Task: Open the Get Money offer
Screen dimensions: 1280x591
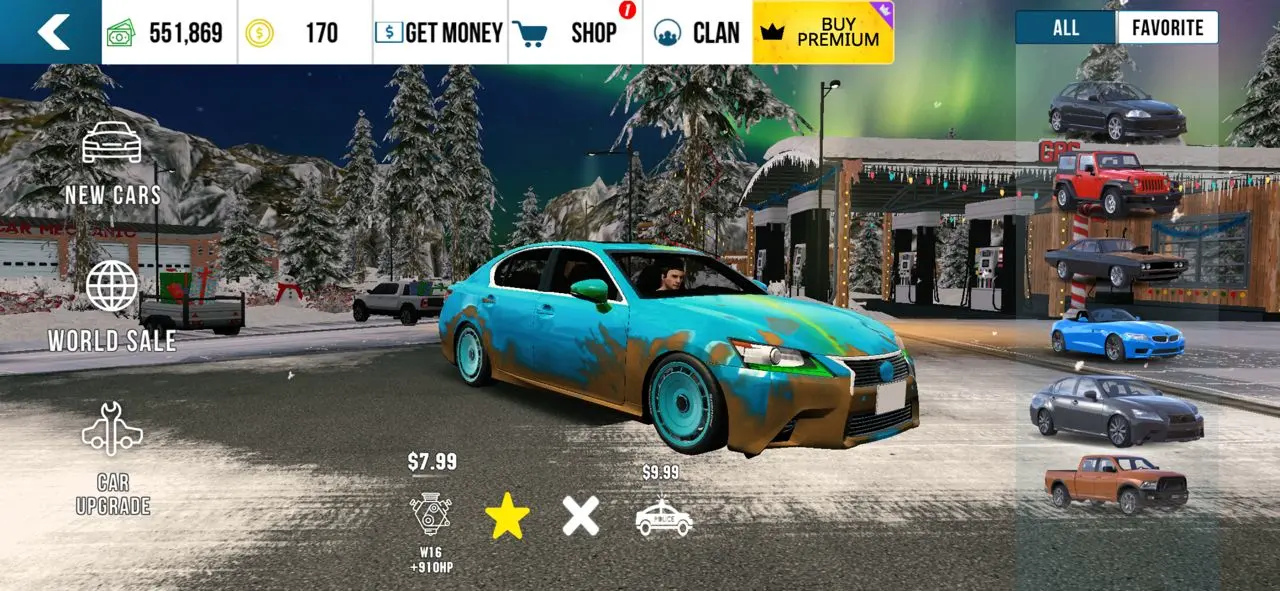Action: (439, 33)
